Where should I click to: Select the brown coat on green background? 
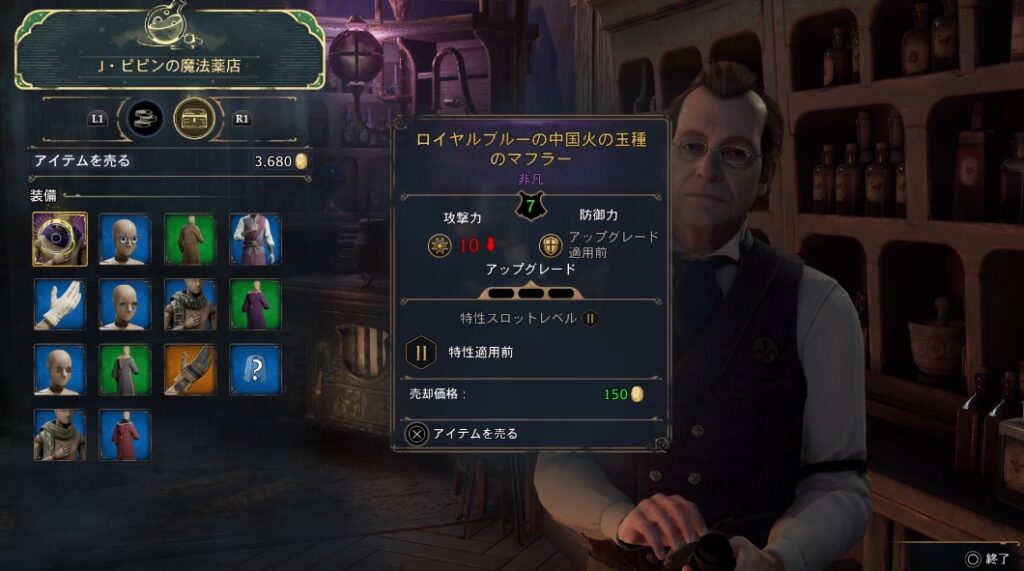(x=190, y=239)
